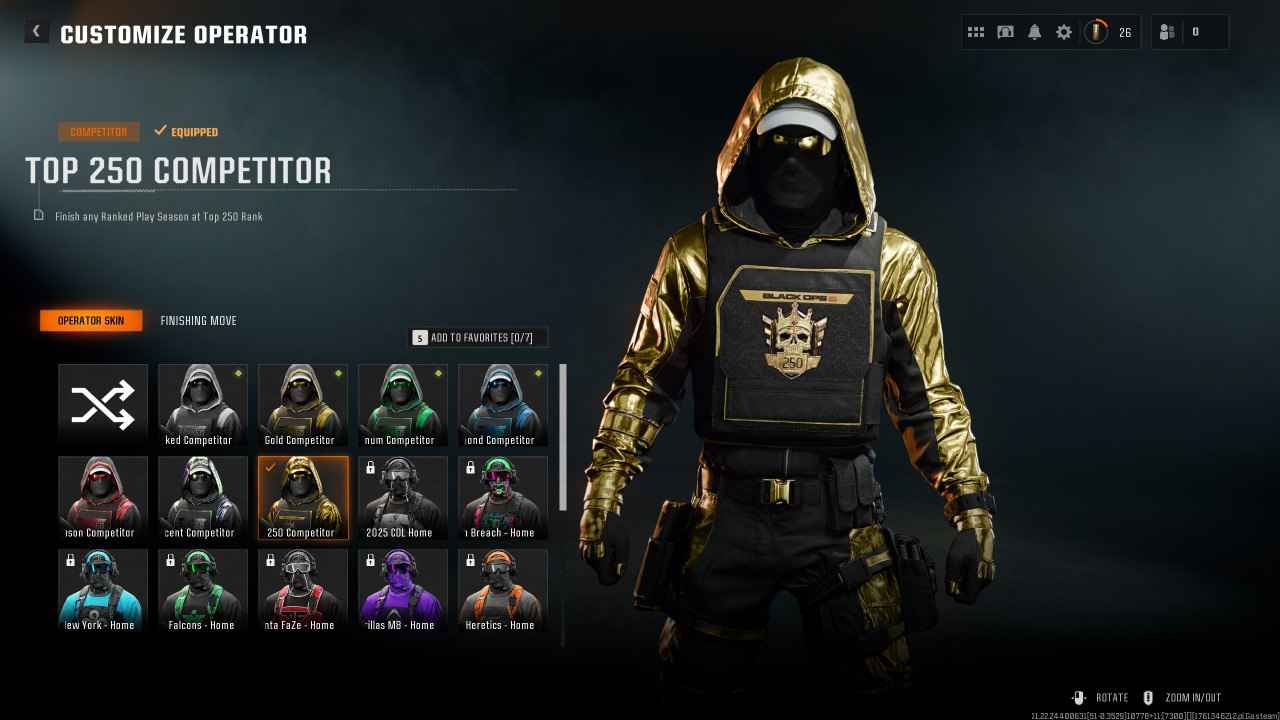1280x720 pixels.
Task: Select the Falcons - Home locked skin
Action: [202, 588]
